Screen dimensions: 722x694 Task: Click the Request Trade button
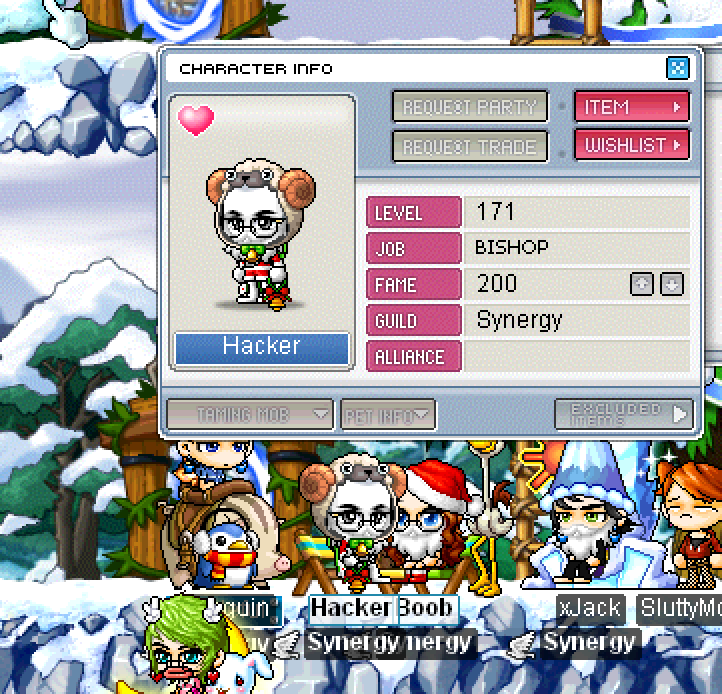click(x=470, y=146)
